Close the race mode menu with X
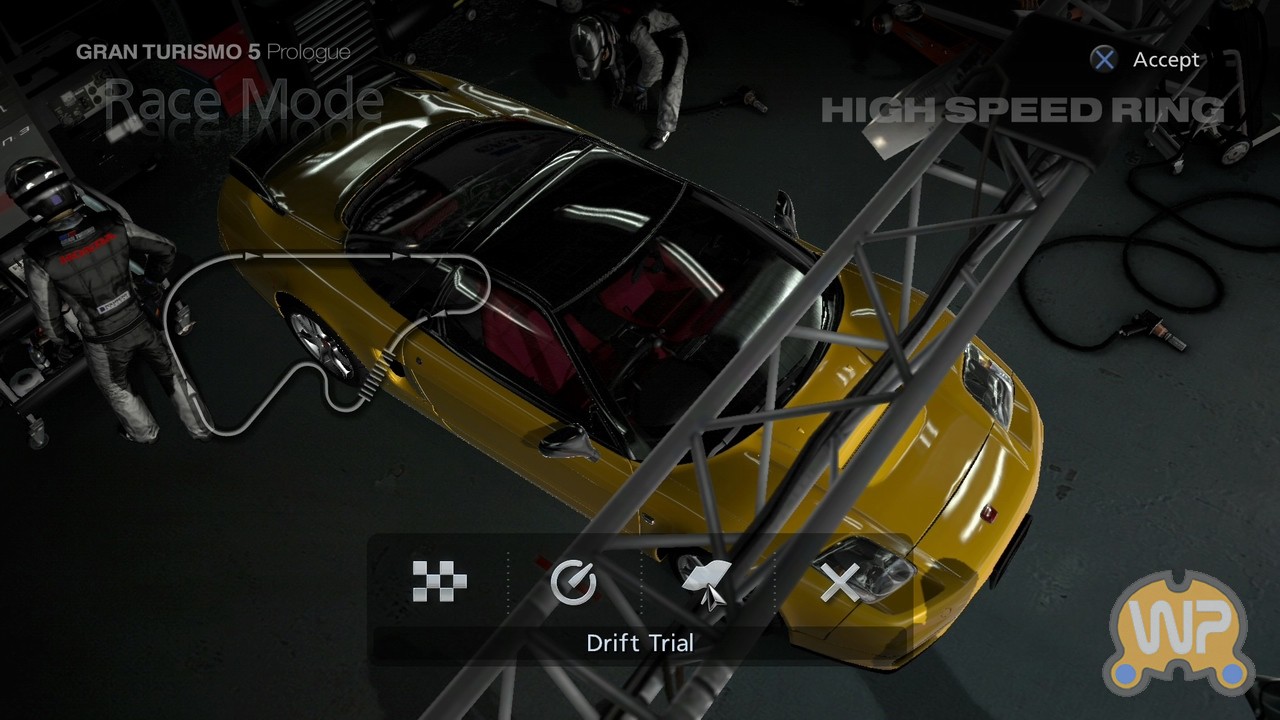This screenshot has width=1280, height=720. click(x=840, y=582)
